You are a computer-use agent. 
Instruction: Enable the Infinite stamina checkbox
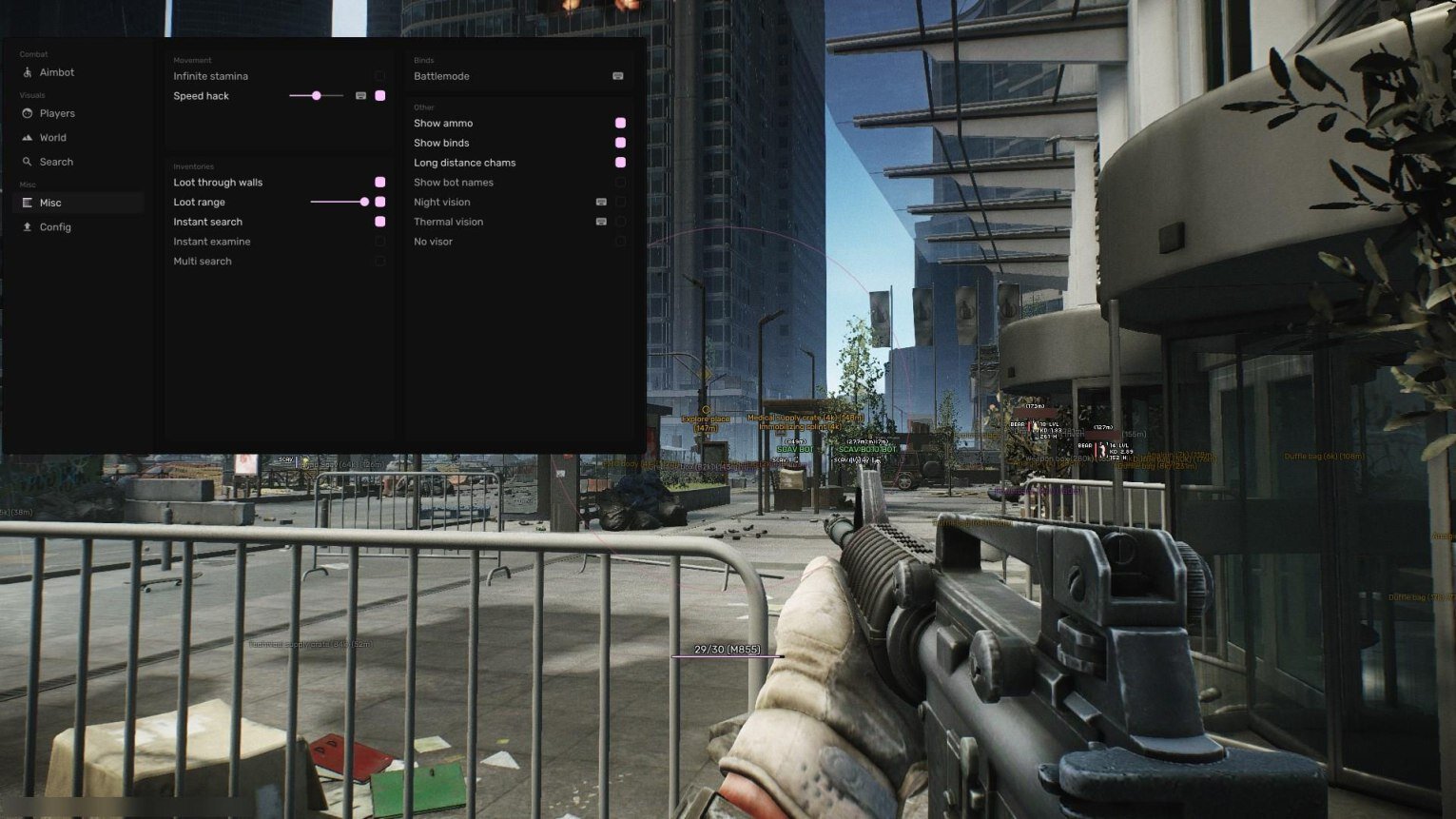pyautogui.click(x=379, y=76)
